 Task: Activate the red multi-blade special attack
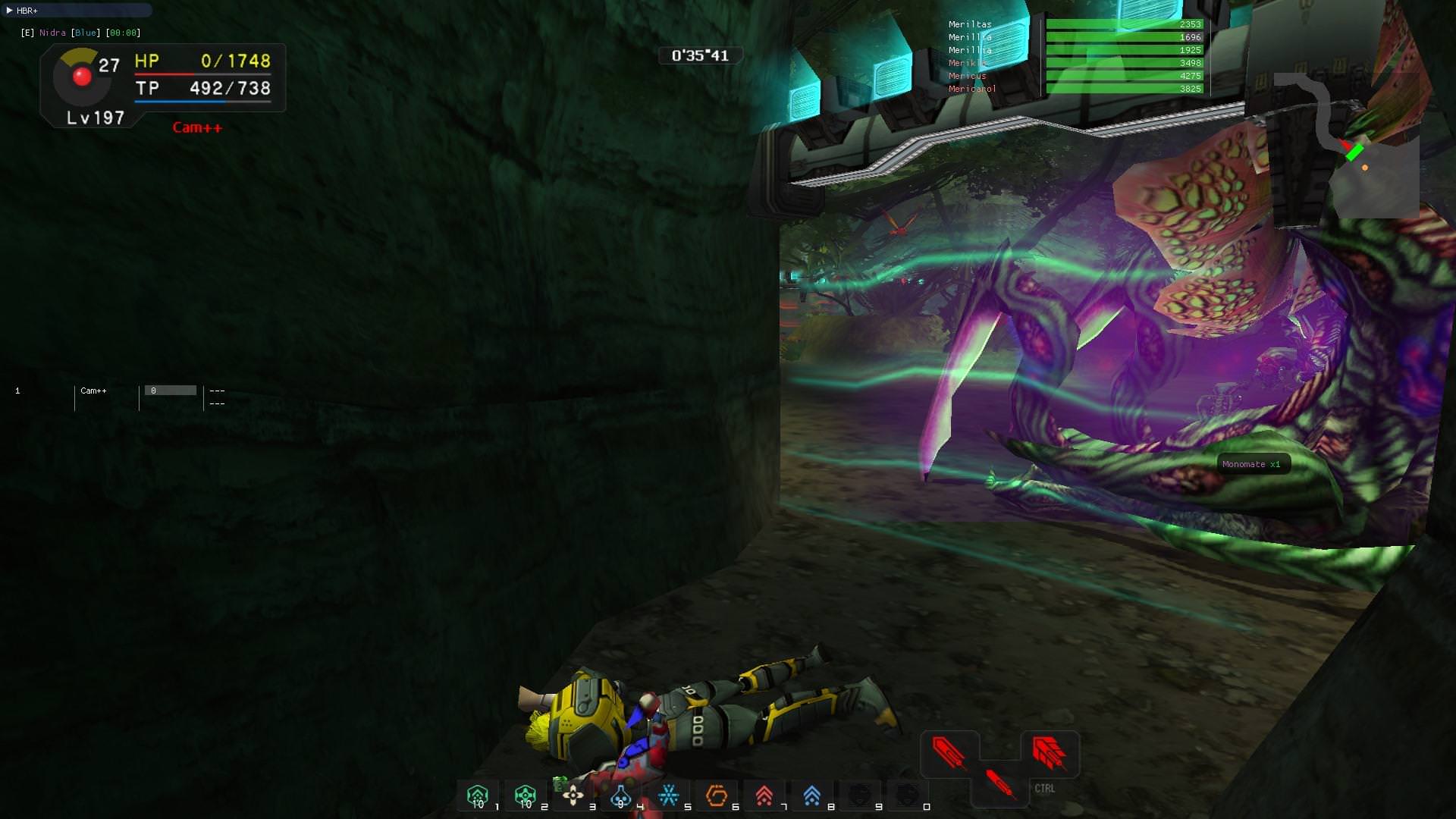coord(1050,753)
